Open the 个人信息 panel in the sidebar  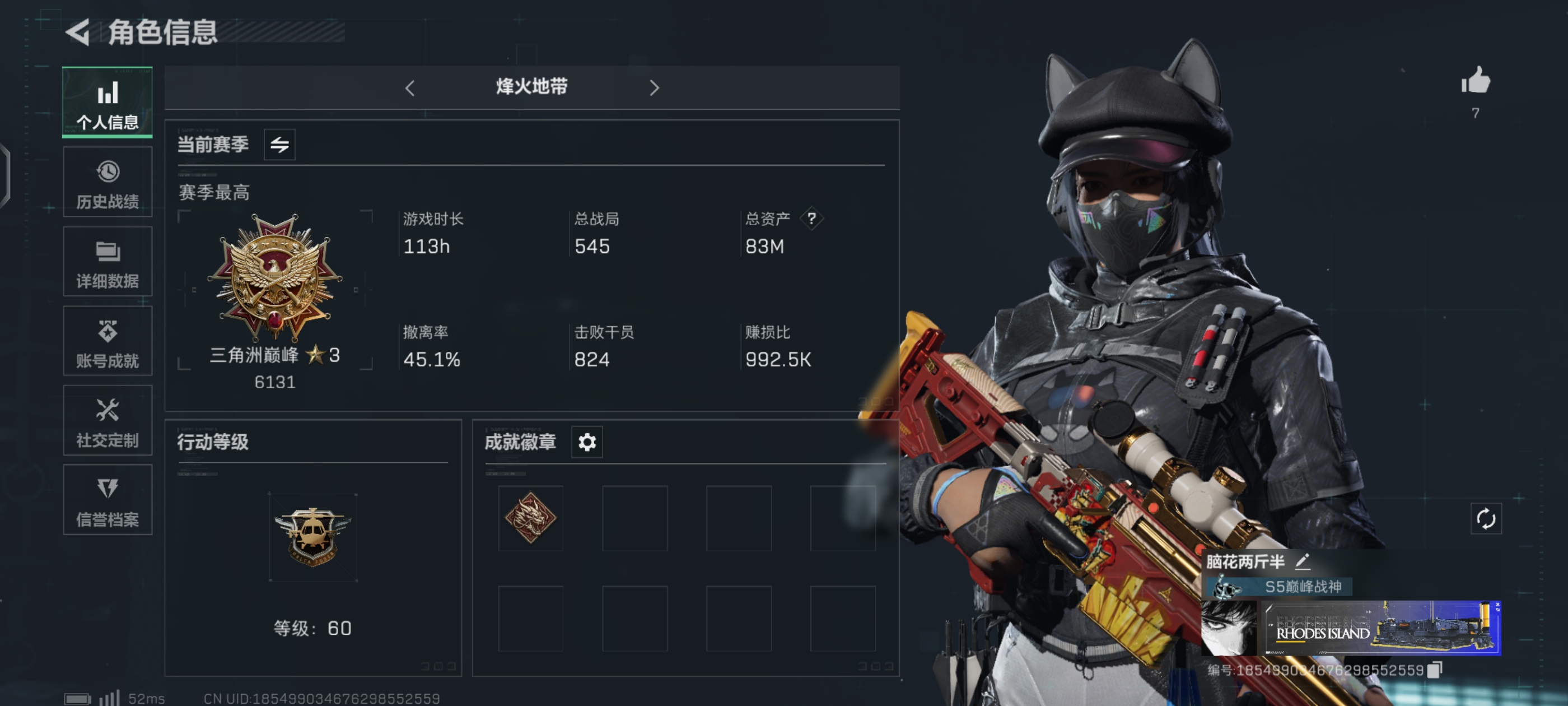107,103
